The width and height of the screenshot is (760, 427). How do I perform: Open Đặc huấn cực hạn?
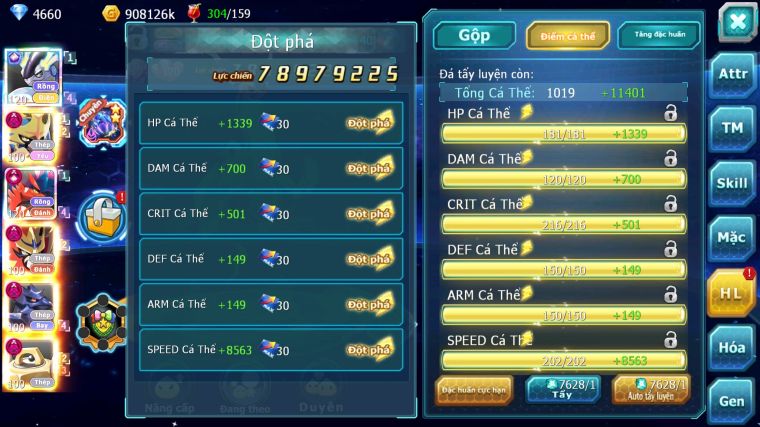coord(474,389)
